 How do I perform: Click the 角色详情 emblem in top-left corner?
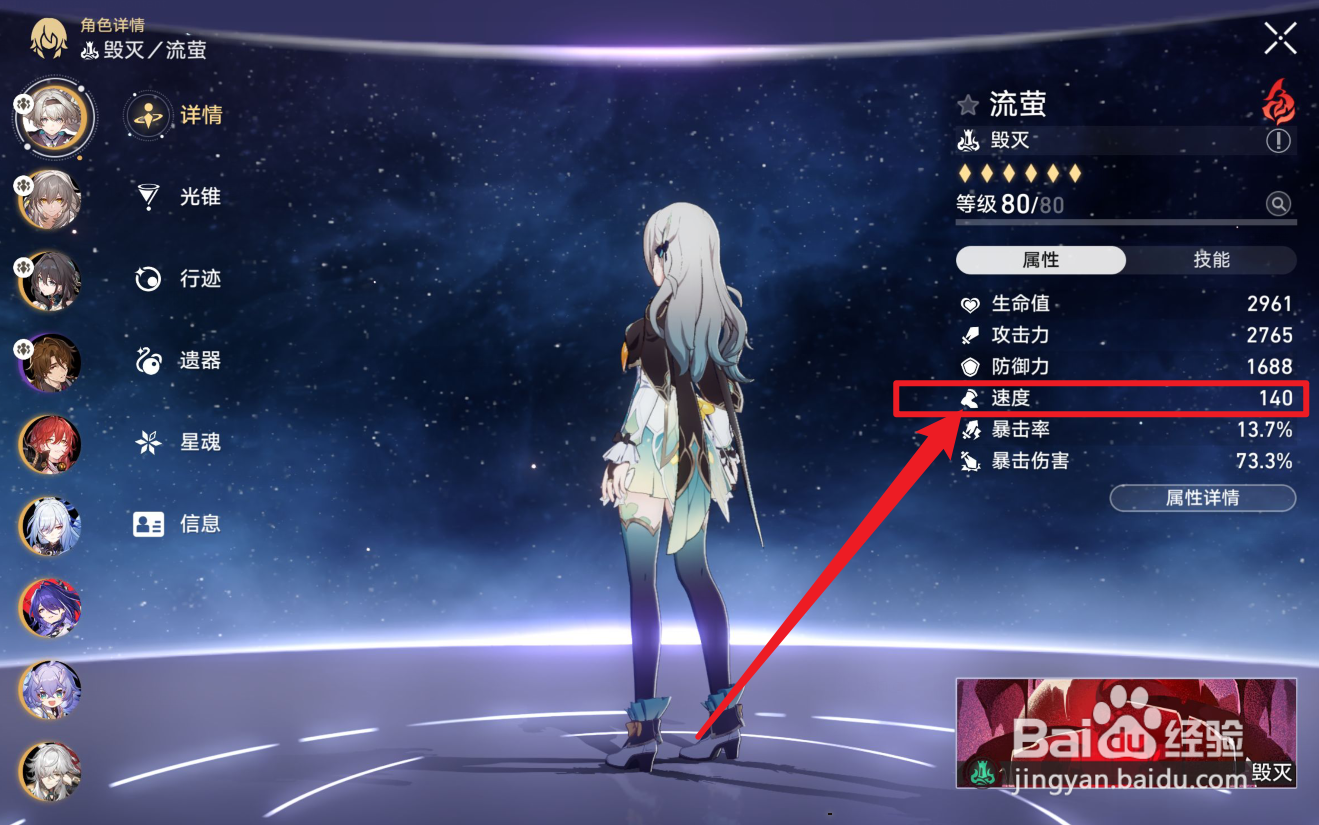[x=48, y=38]
